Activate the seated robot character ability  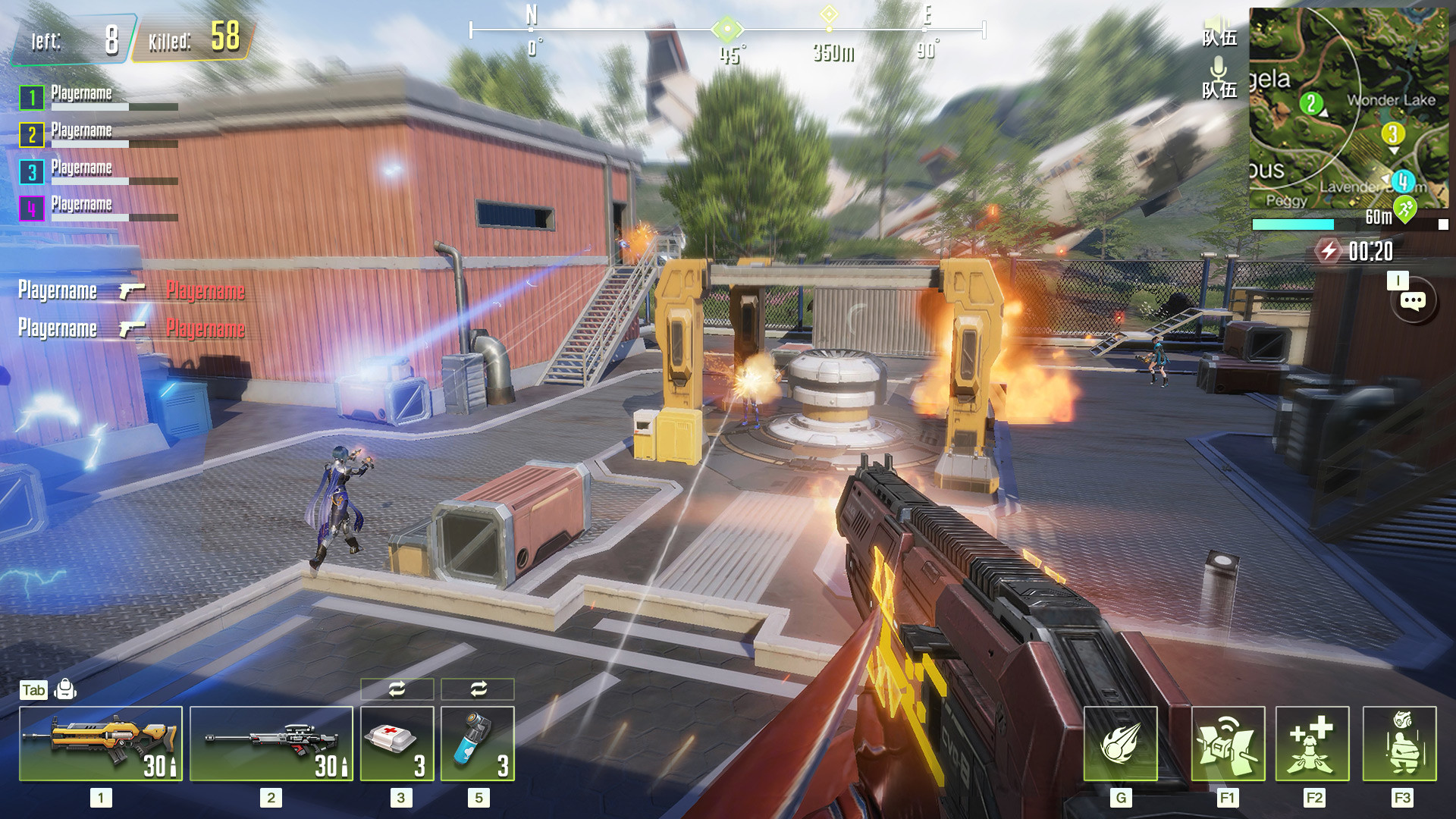click(1399, 743)
